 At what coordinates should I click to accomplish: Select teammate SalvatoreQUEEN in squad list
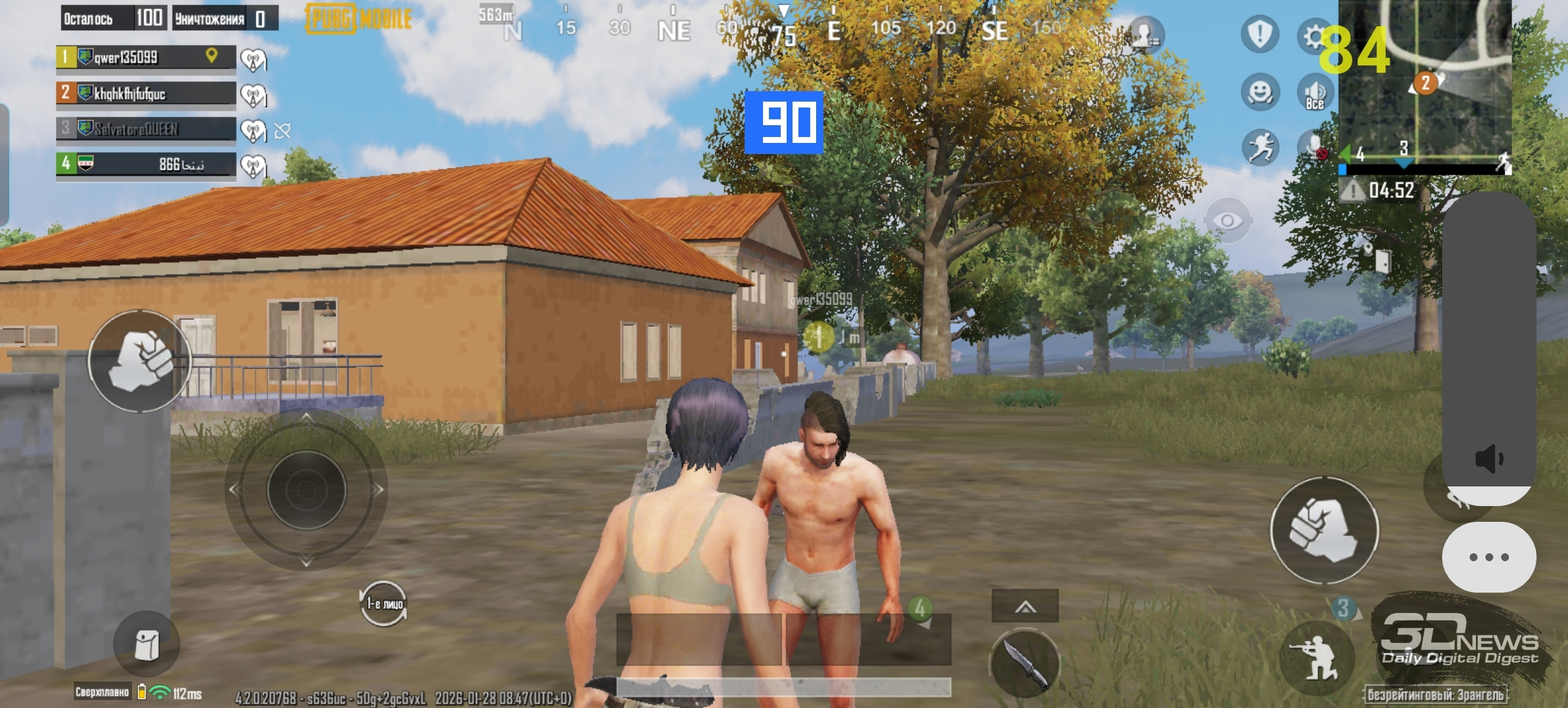146,128
